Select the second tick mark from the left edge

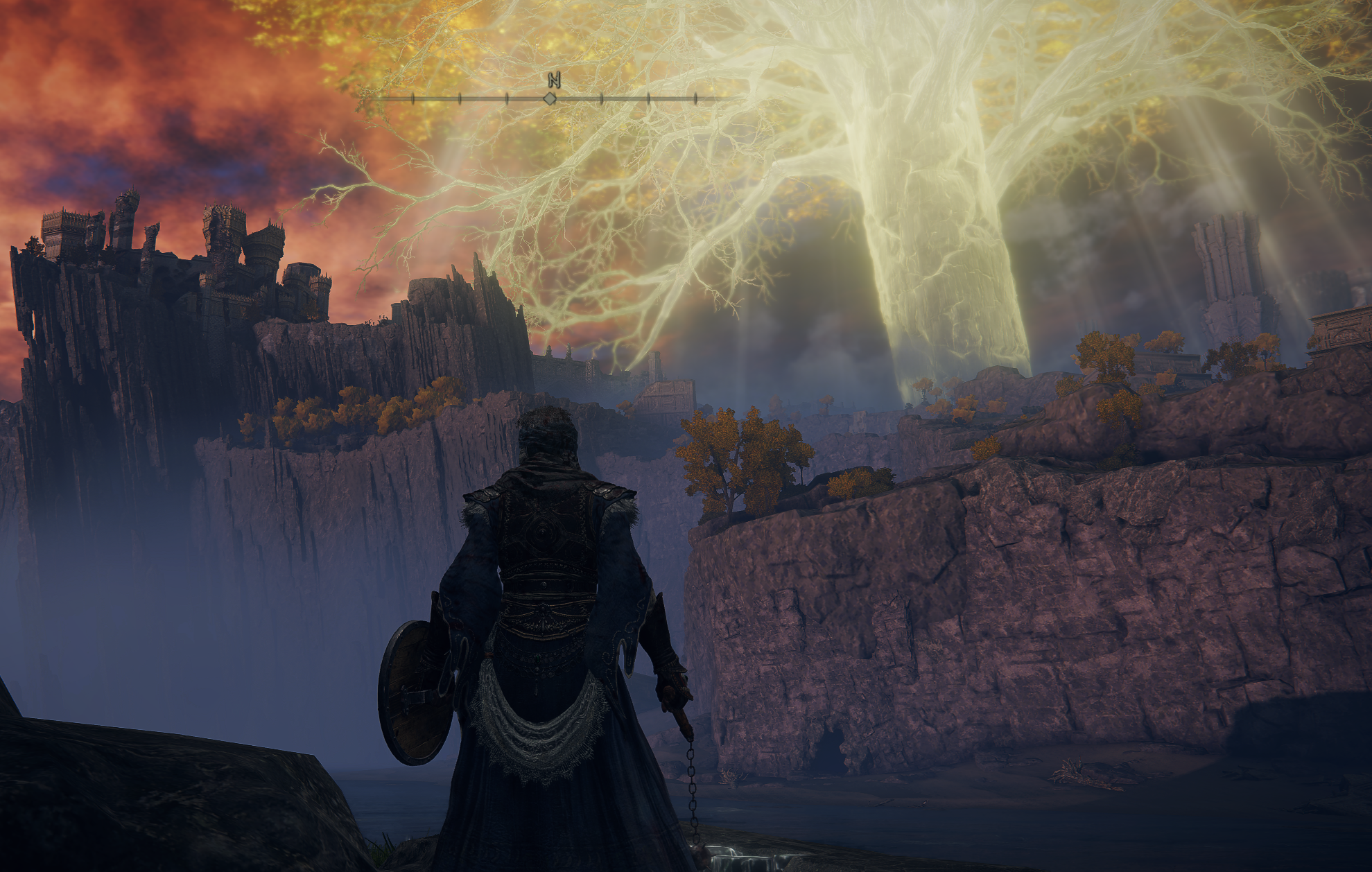[460, 98]
